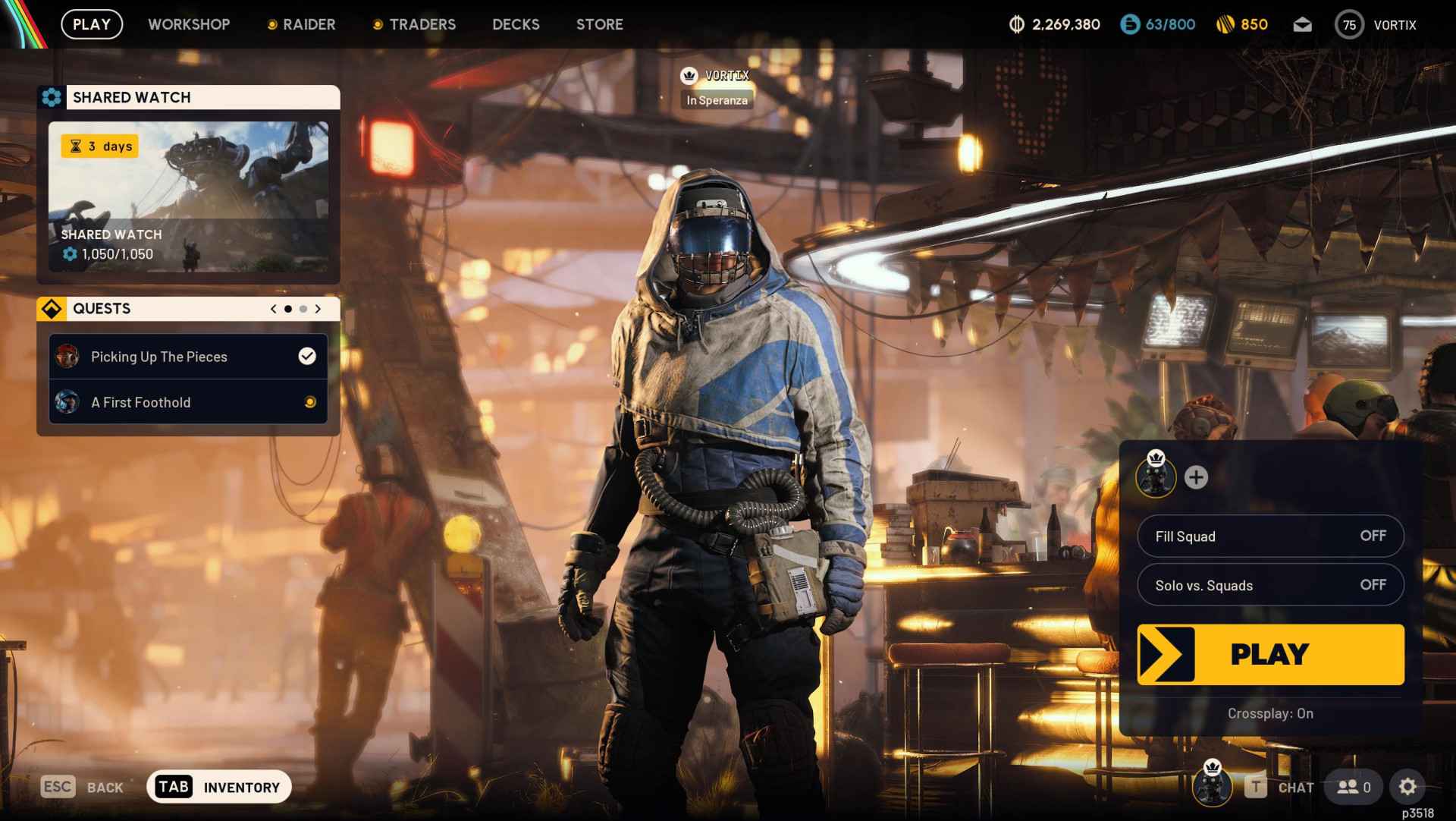Click the A First Foothold quest icon

pyautogui.click(x=67, y=402)
